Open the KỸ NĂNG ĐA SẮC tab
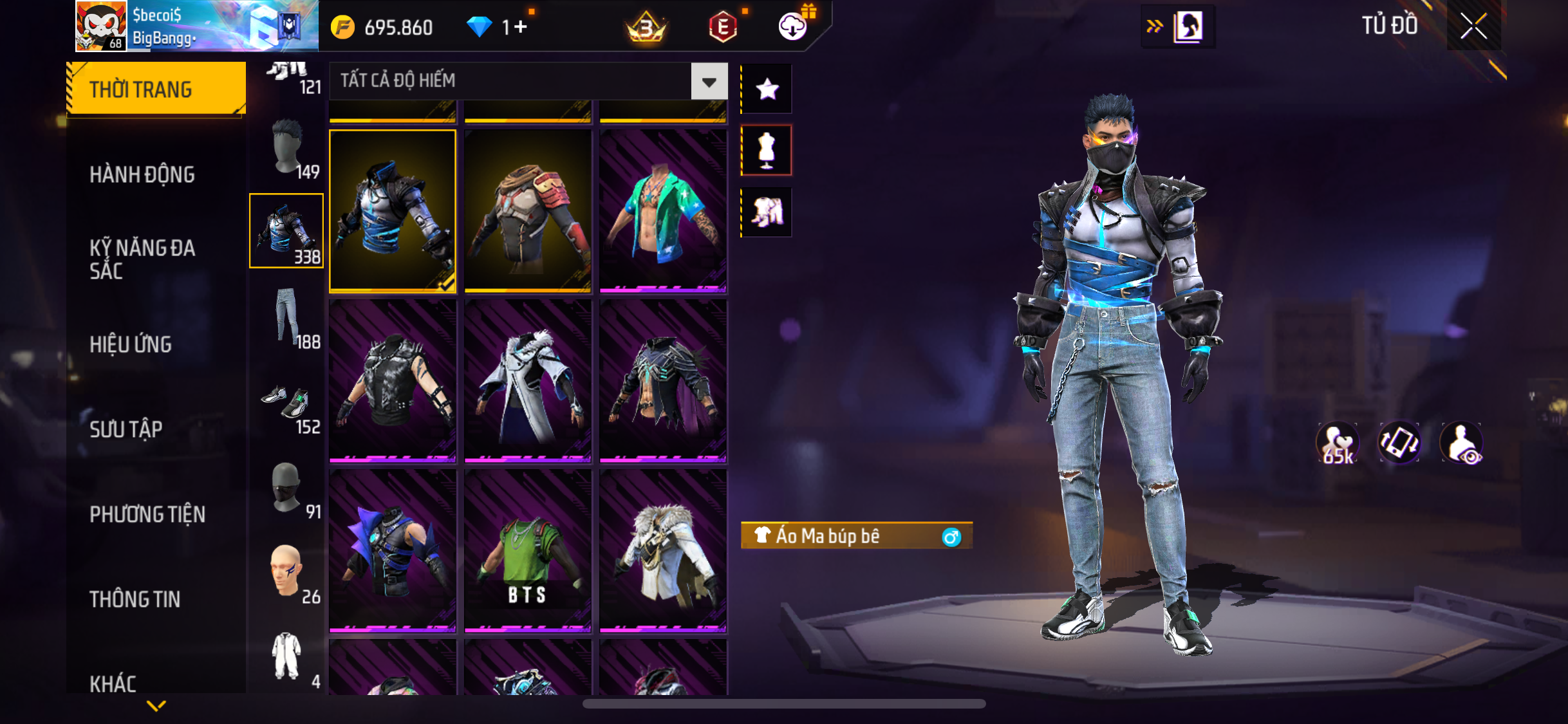This screenshot has height=724, width=1568. click(142, 259)
